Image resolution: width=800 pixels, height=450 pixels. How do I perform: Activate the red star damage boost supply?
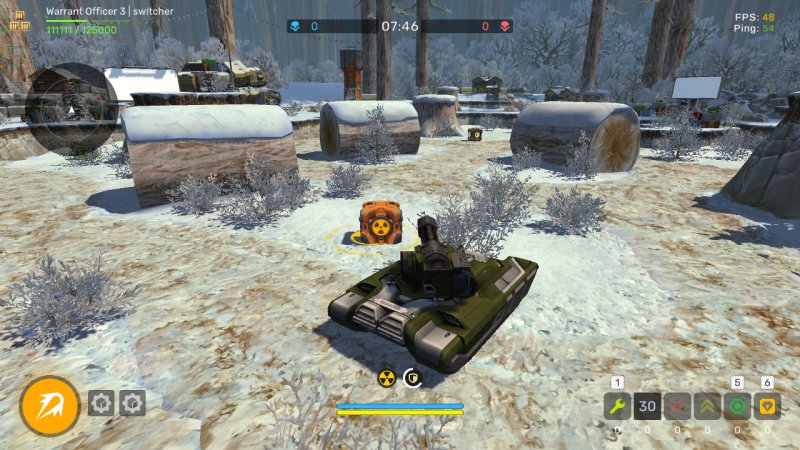click(677, 407)
